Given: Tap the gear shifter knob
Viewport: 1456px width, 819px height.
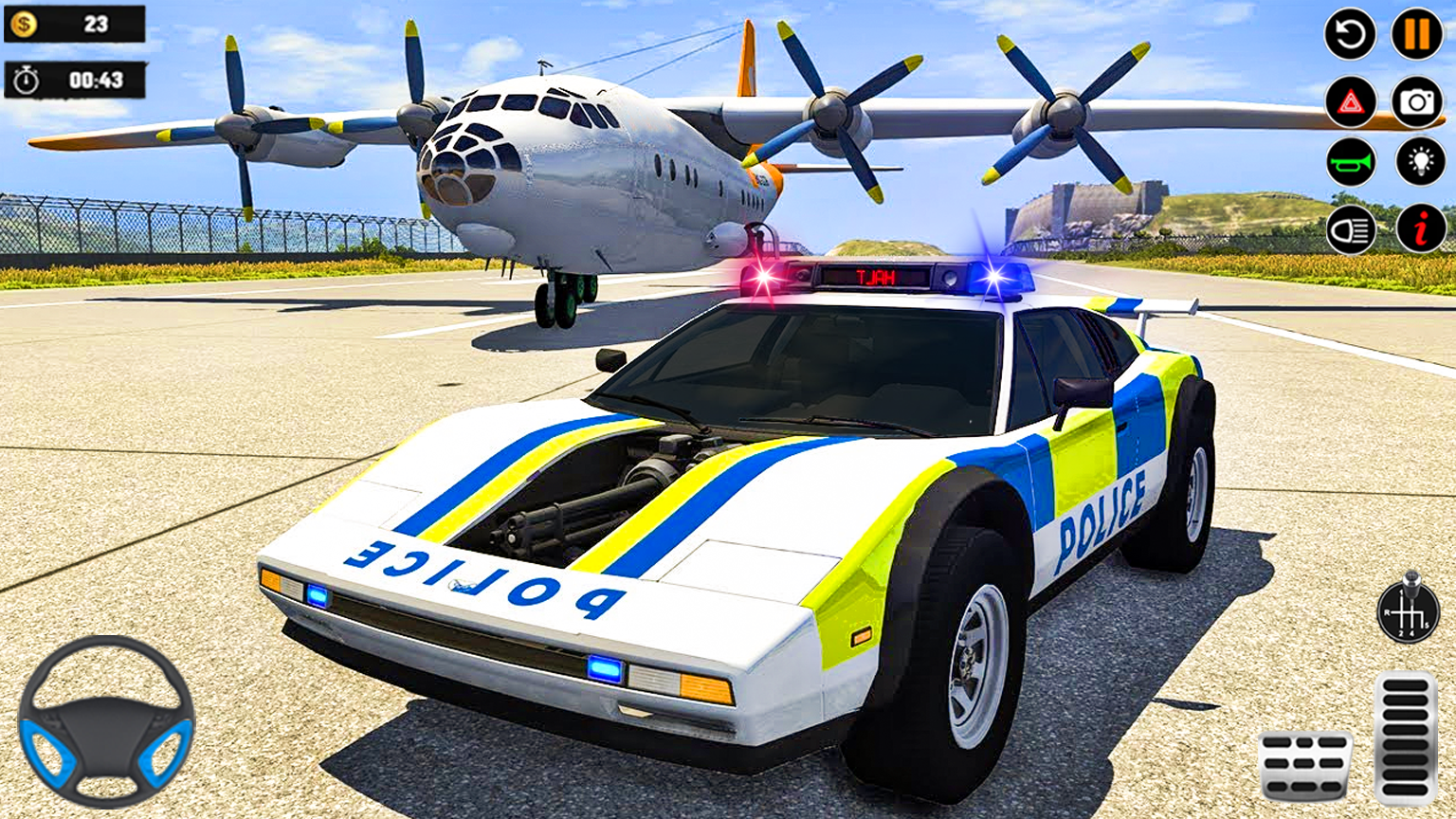Looking at the screenshot, I should pyautogui.click(x=1411, y=577).
